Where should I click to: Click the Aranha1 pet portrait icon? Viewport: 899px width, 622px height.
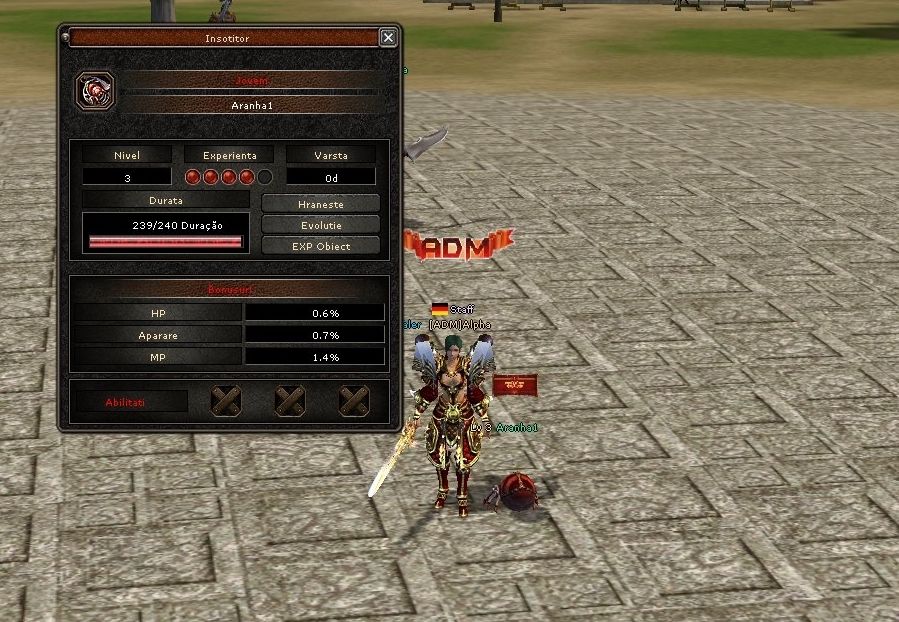(96, 90)
